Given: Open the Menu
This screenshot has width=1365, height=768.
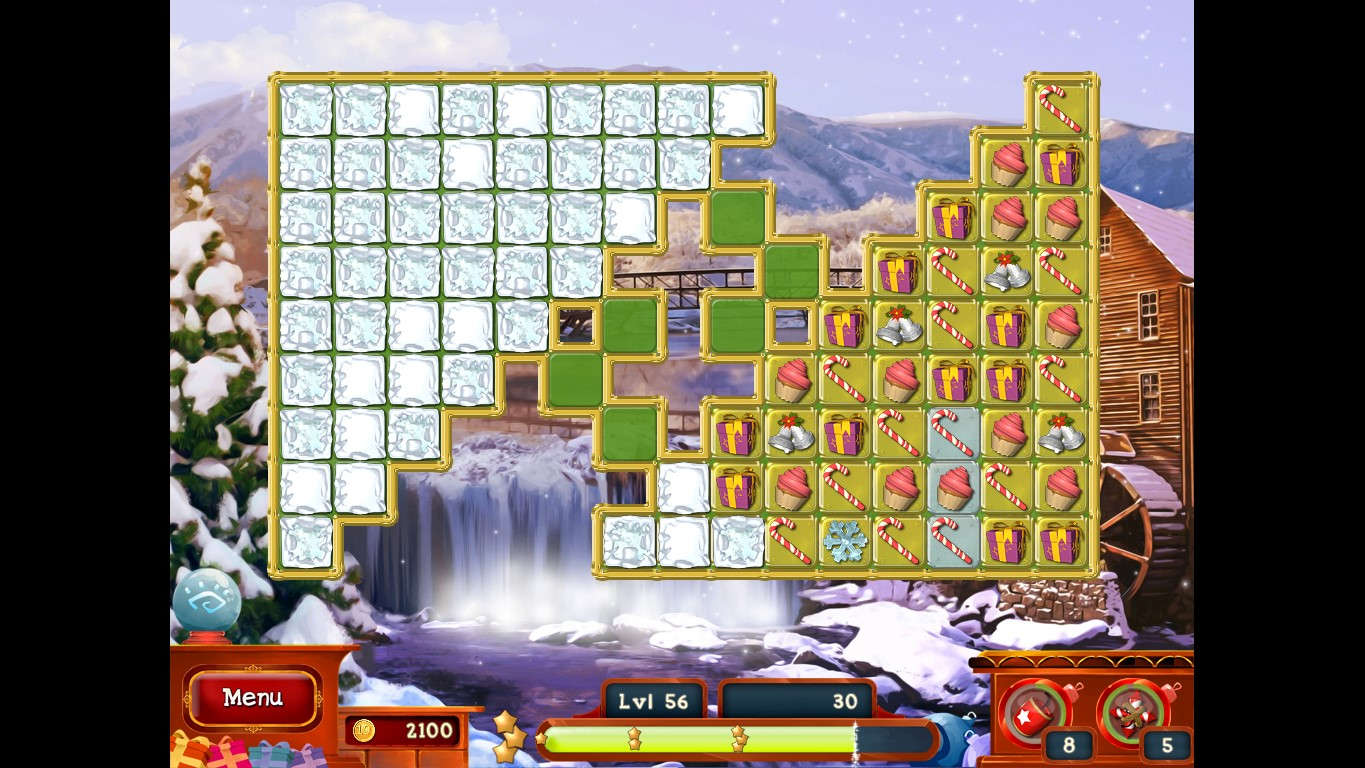Looking at the screenshot, I should [252, 699].
